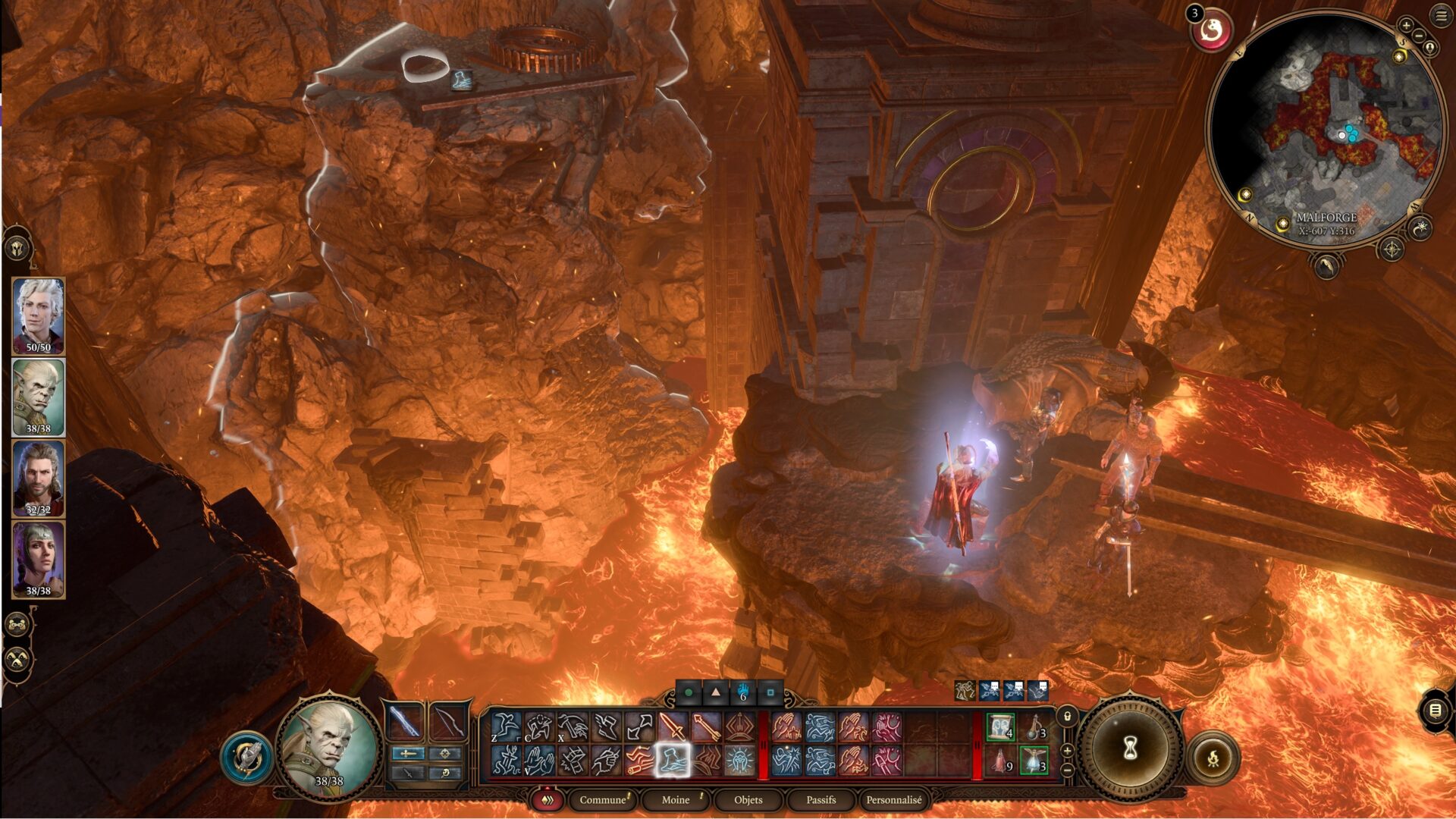This screenshot has width=1456, height=819.
Task: Open the campfire rest menu
Action: click(x=1212, y=757)
